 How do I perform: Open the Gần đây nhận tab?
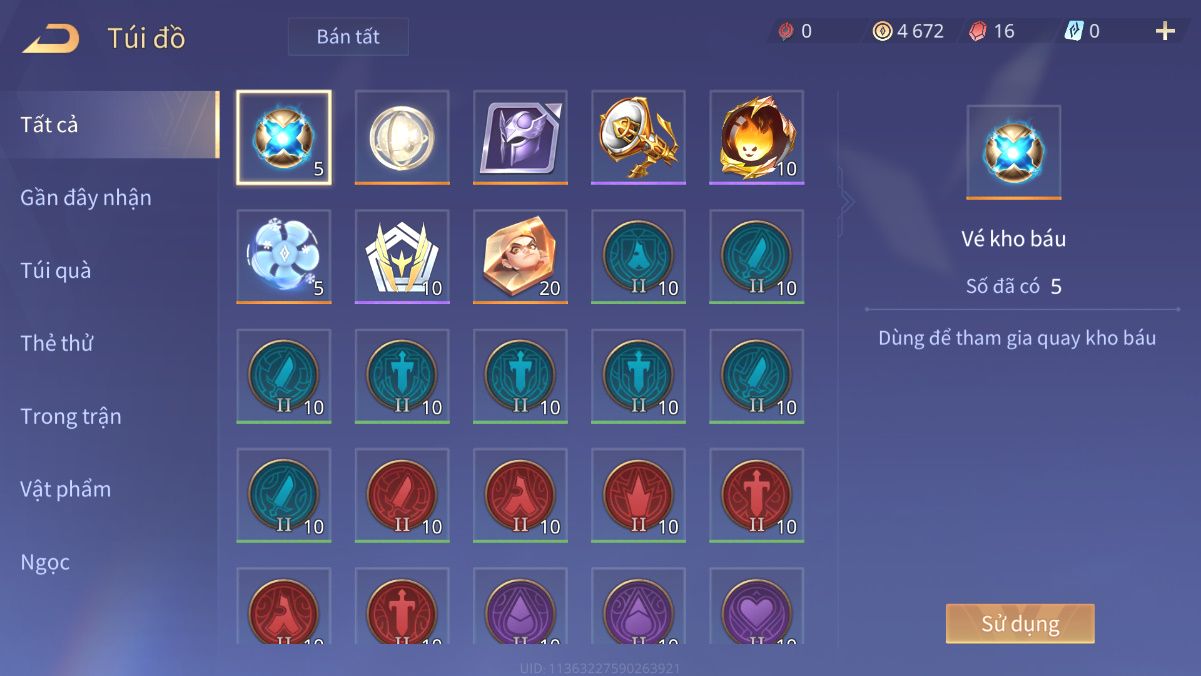pos(86,198)
